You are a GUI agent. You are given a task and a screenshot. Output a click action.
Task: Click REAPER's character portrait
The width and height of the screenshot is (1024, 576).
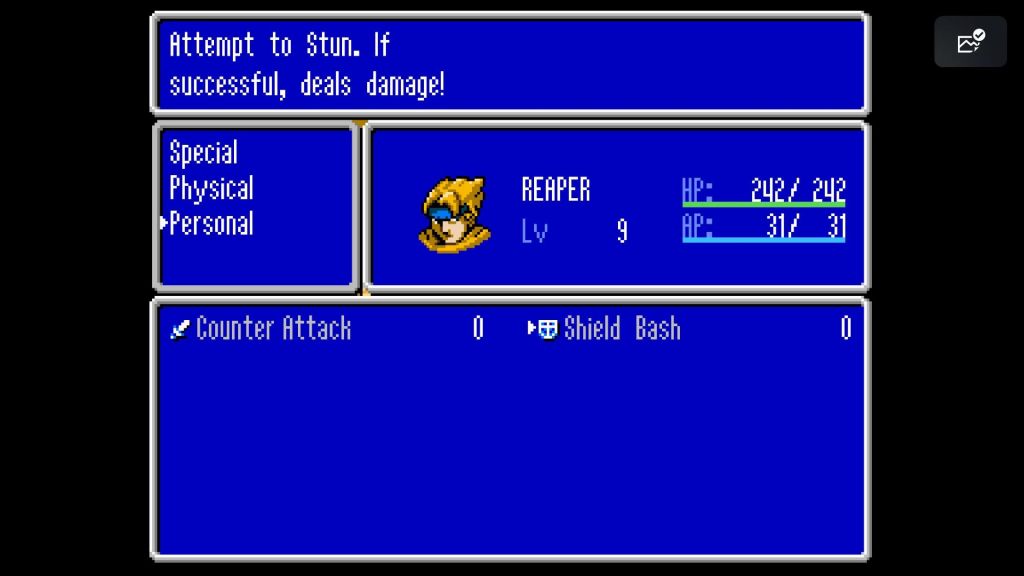pyautogui.click(x=455, y=213)
